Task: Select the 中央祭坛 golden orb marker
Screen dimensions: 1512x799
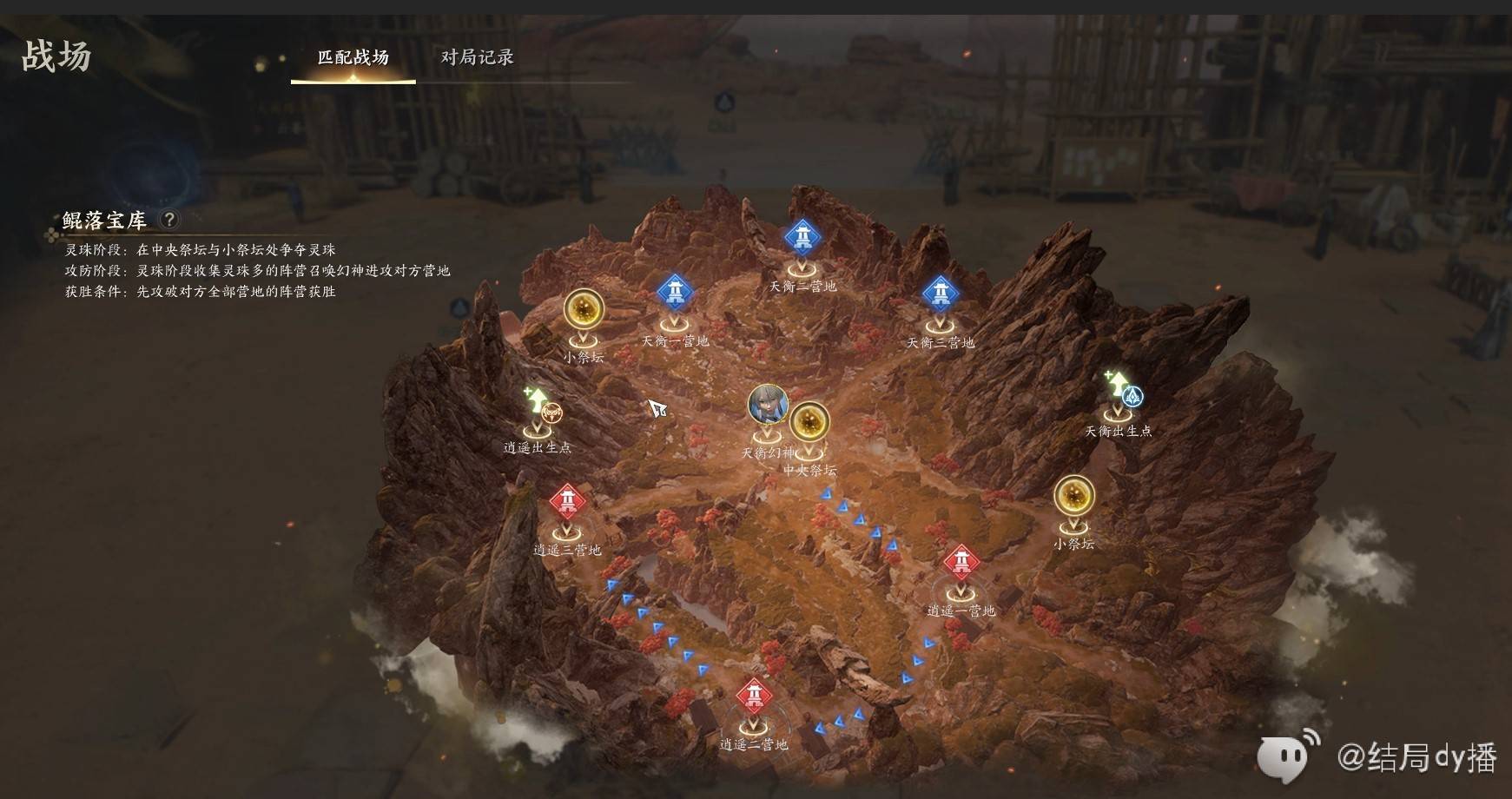Action: coord(809,424)
